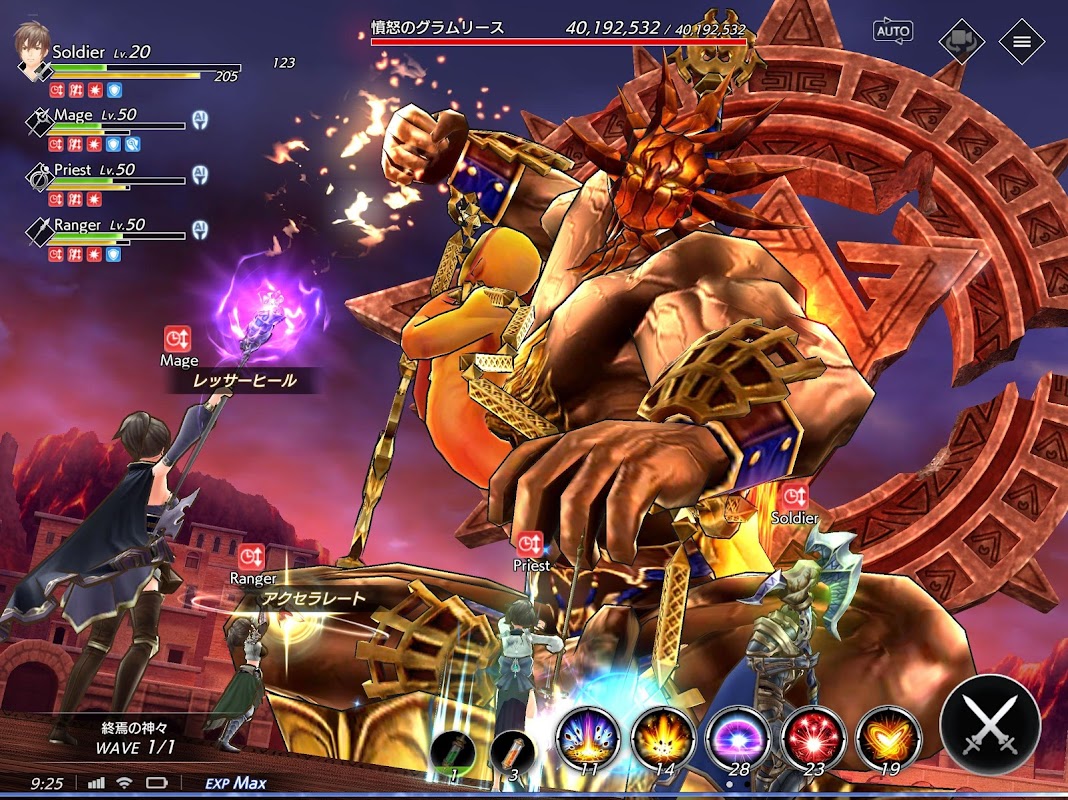Use the orange explosion skill
The height and width of the screenshot is (800, 1068).
(x=663, y=738)
